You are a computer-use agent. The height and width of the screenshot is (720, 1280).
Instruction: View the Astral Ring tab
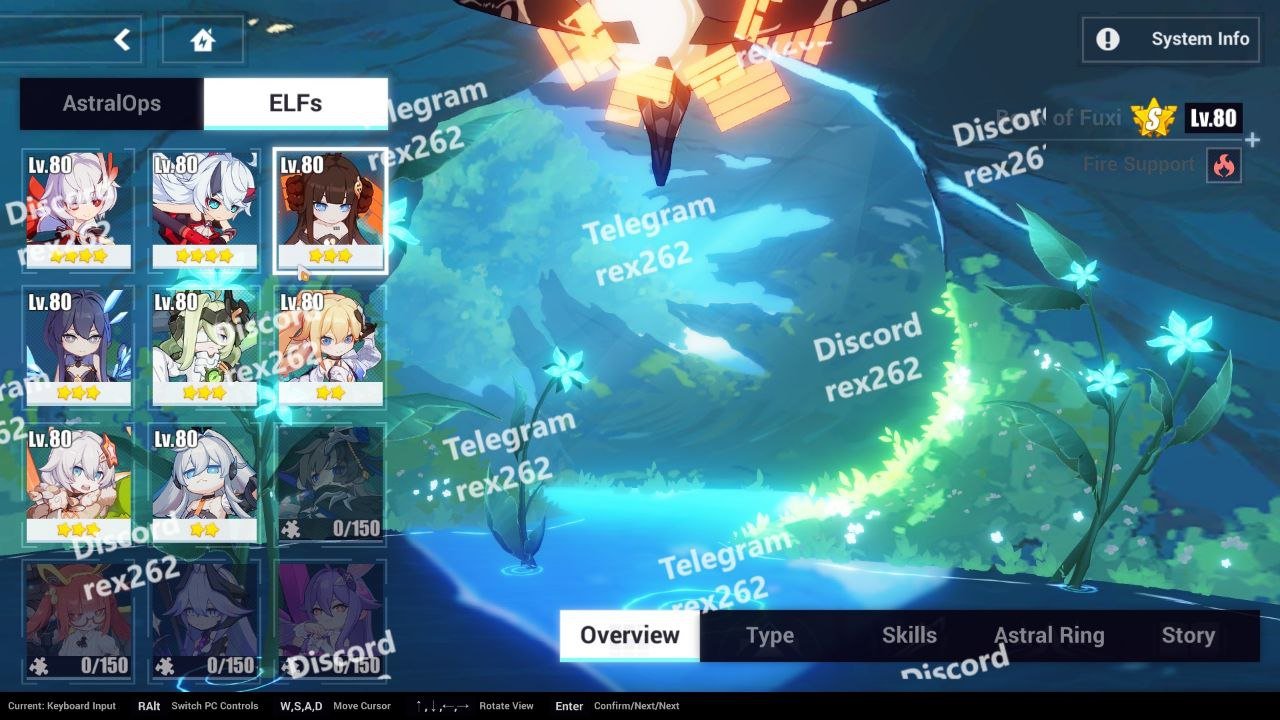coord(1049,635)
